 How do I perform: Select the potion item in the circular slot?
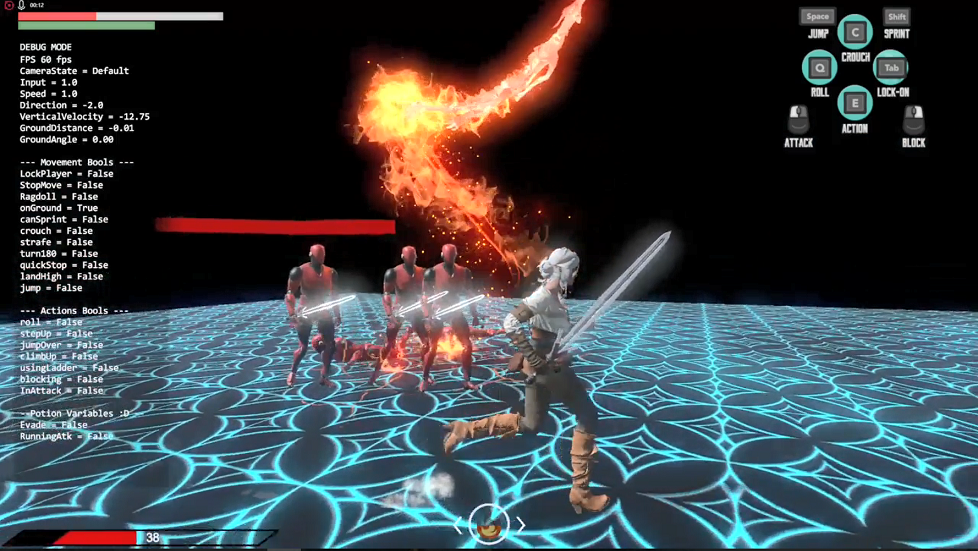click(x=489, y=523)
